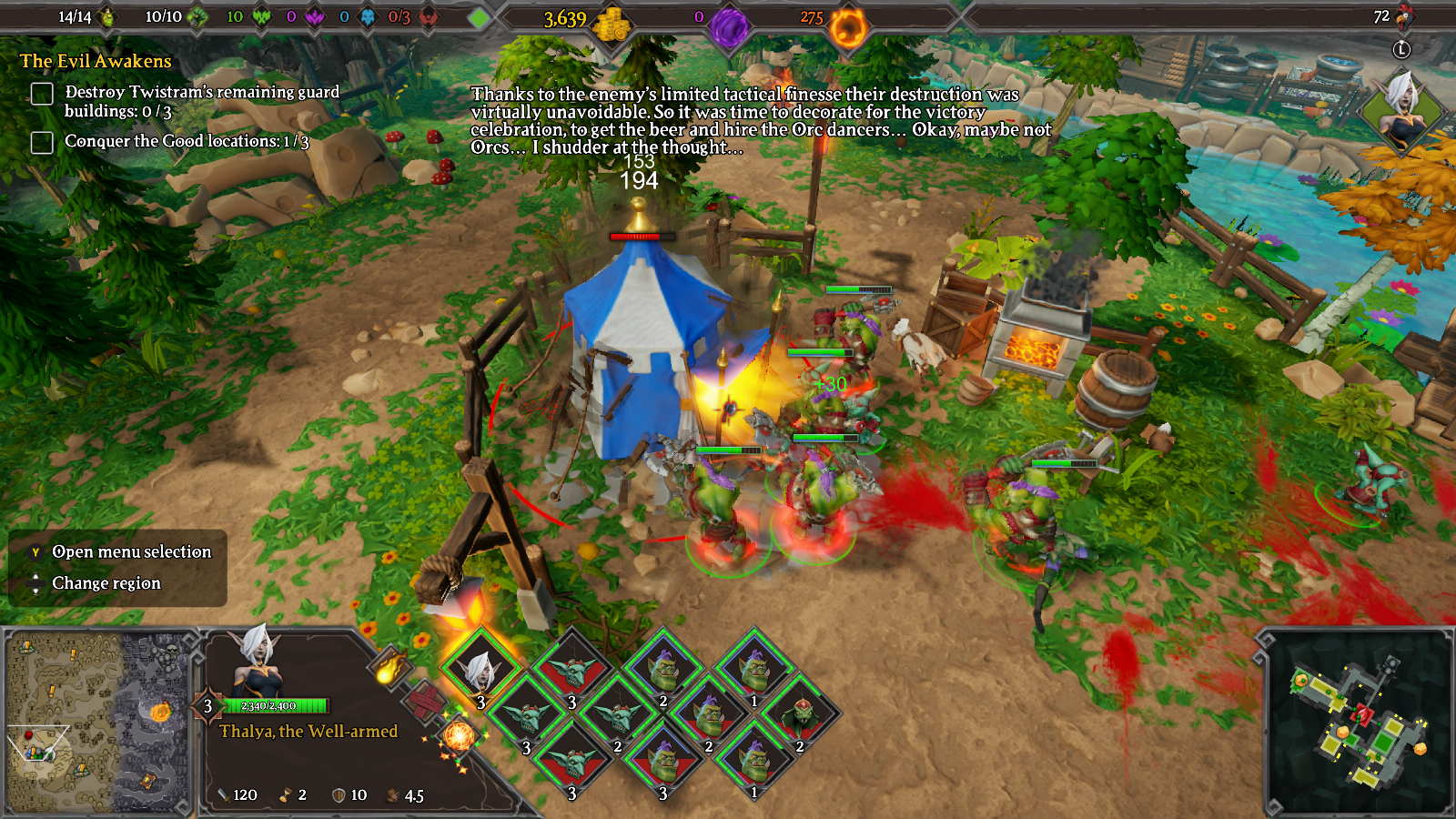Viewport: 1456px width, 819px height.
Task: Click the dungeon minimap
Action: [1358, 721]
